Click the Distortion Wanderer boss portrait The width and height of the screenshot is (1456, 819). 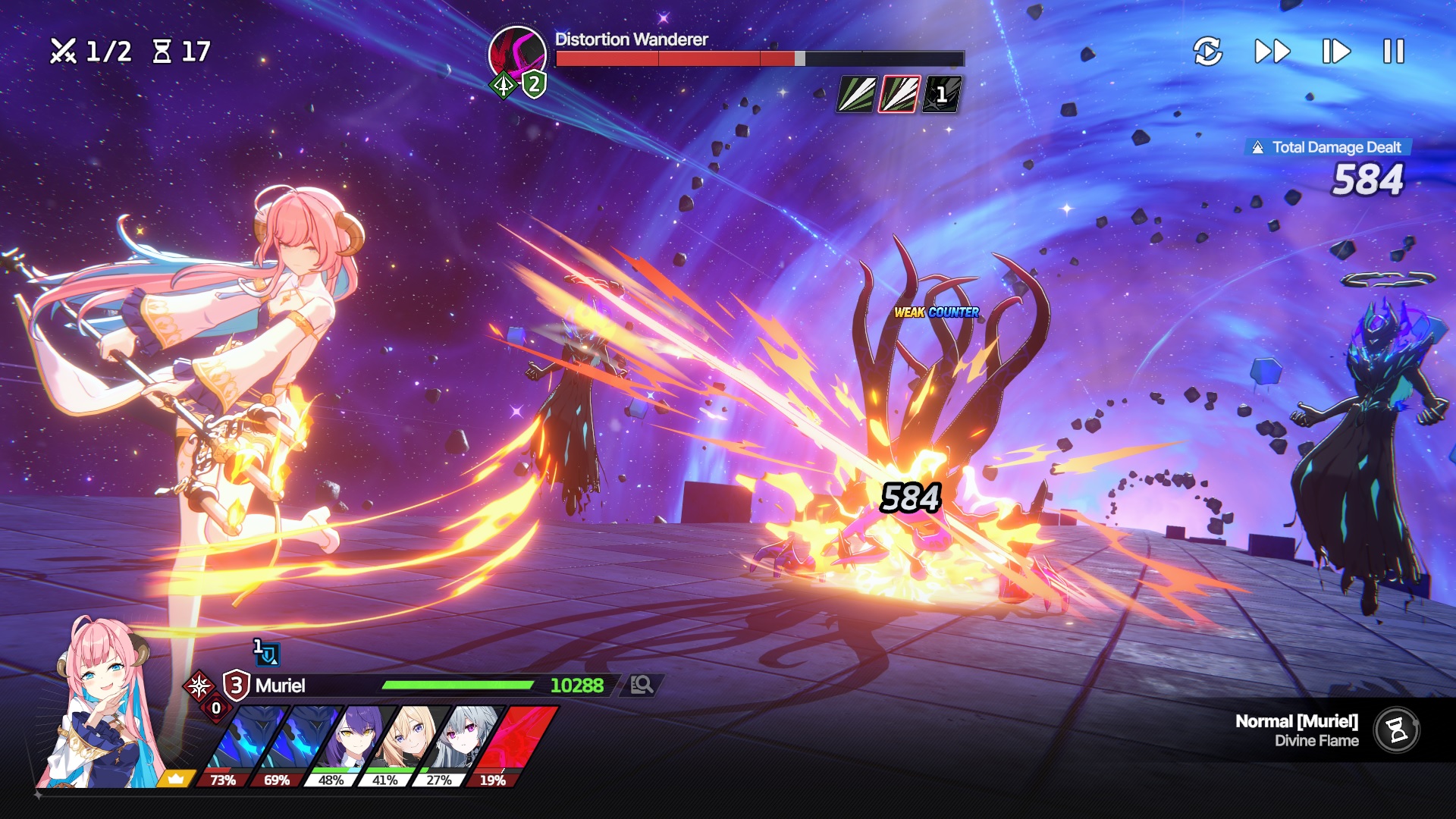517,53
